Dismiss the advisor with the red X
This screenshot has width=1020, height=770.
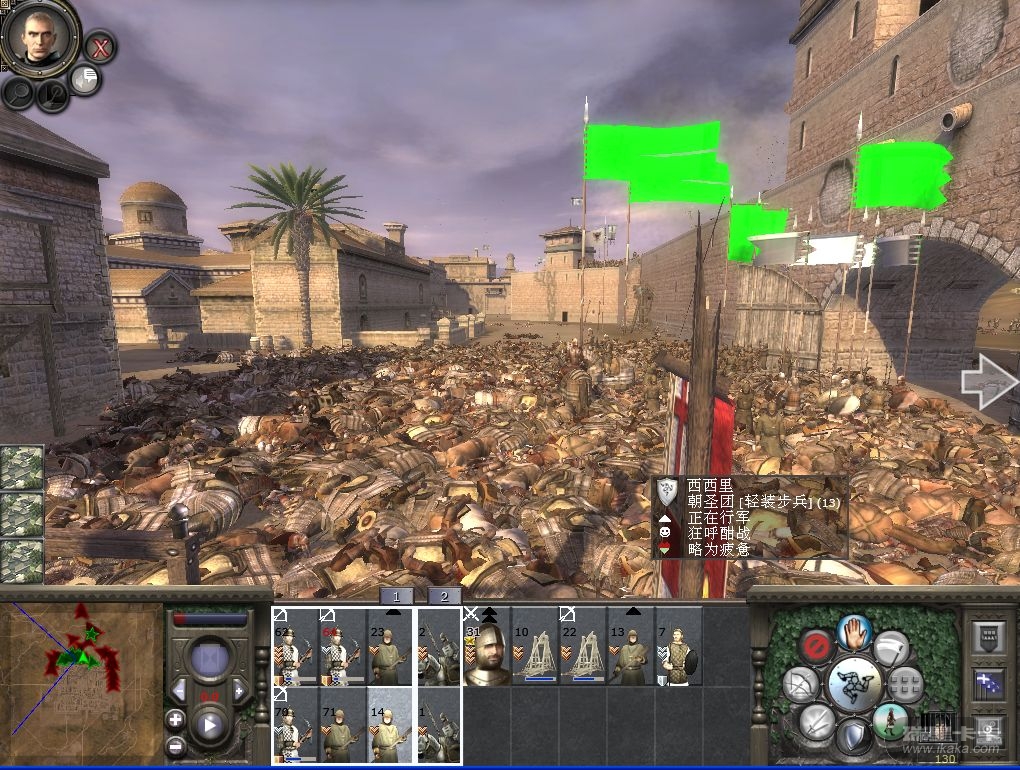pos(99,46)
